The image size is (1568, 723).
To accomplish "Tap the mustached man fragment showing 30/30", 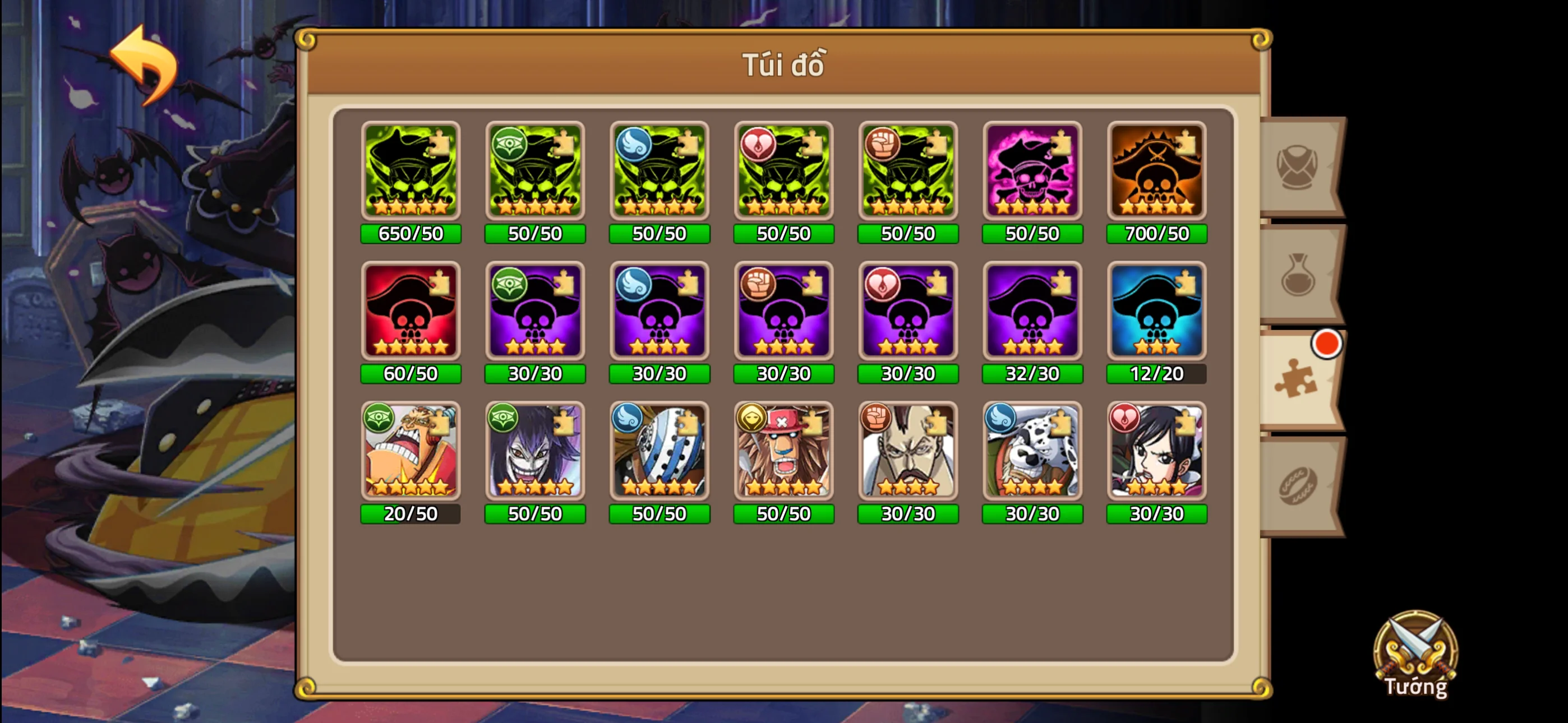I will (x=908, y=453).
